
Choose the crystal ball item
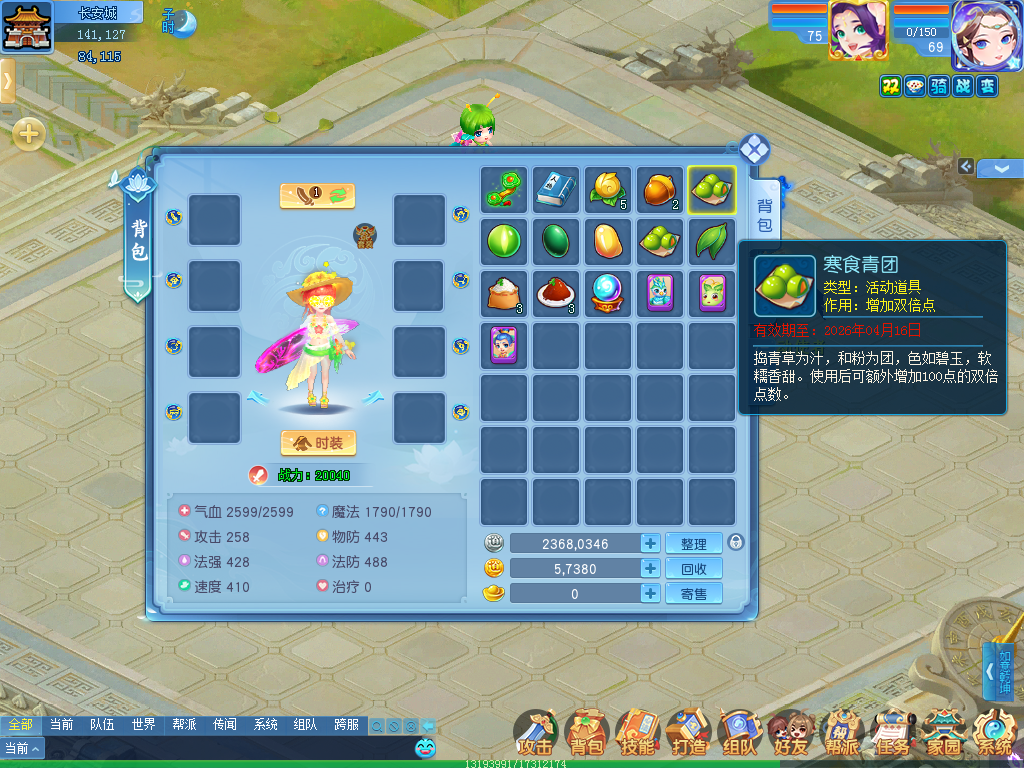point(608,293)
